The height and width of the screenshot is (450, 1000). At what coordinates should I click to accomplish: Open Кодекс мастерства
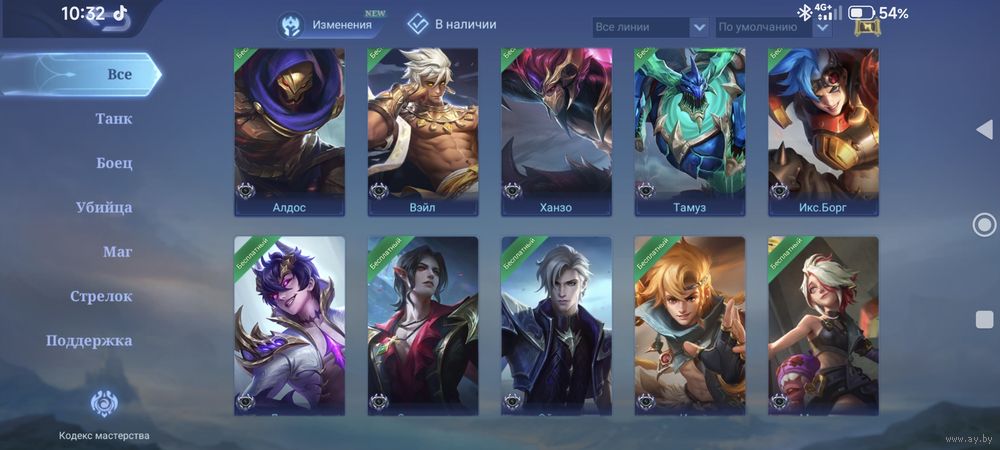pos(104,414)
